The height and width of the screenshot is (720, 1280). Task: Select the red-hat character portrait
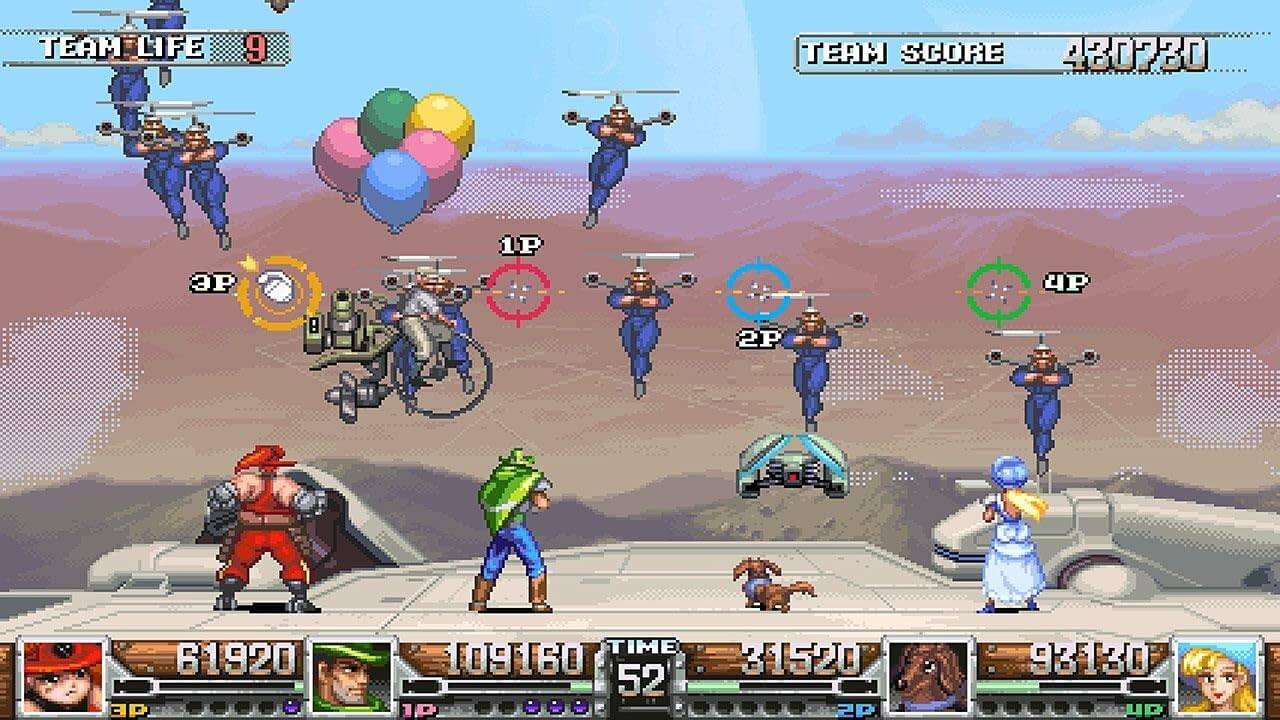pyautogui.click(x=63, y=677)
